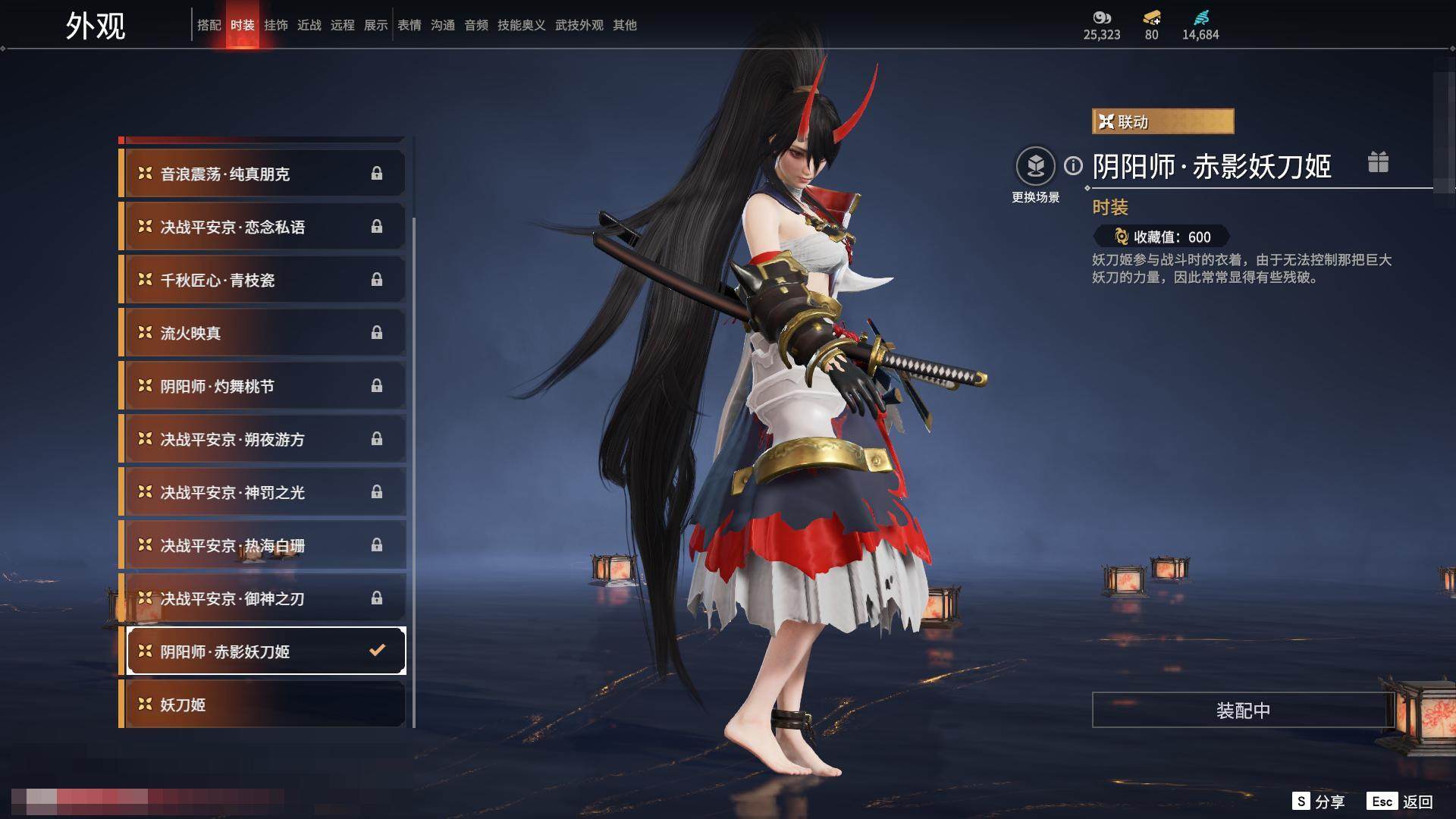Open the info icon beside the outfit name
Screen dimensions: 1456x819
point(1073,165)
